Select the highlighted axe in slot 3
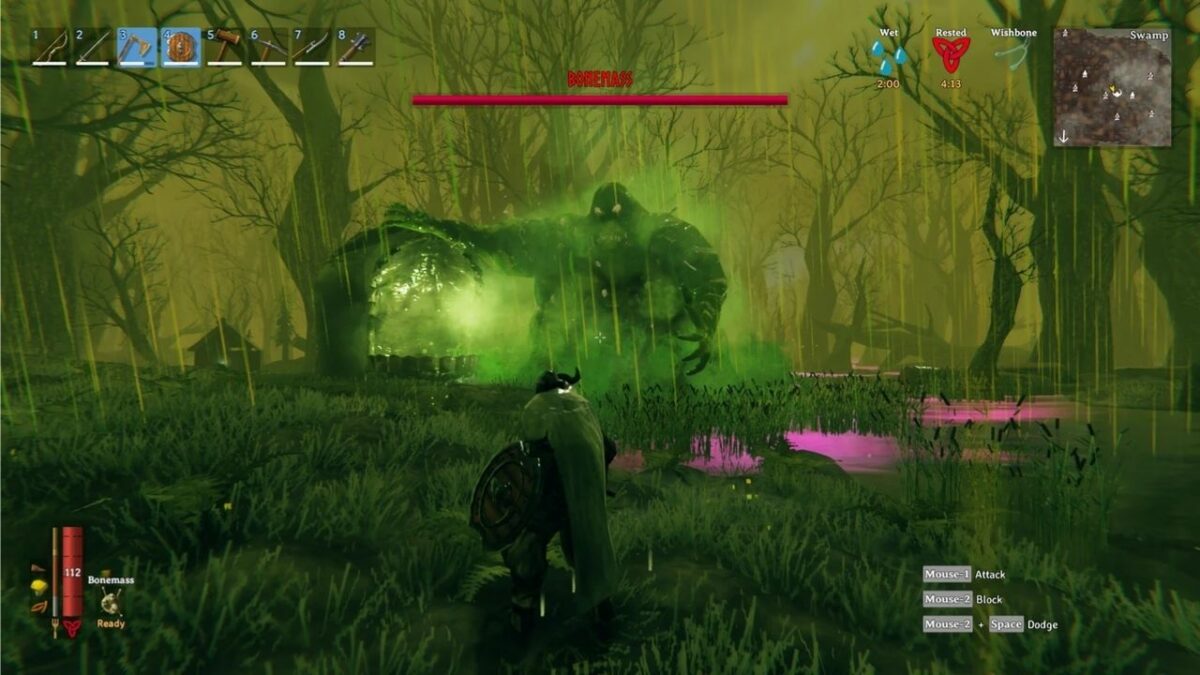The image size is (1200, 675). 137,47
